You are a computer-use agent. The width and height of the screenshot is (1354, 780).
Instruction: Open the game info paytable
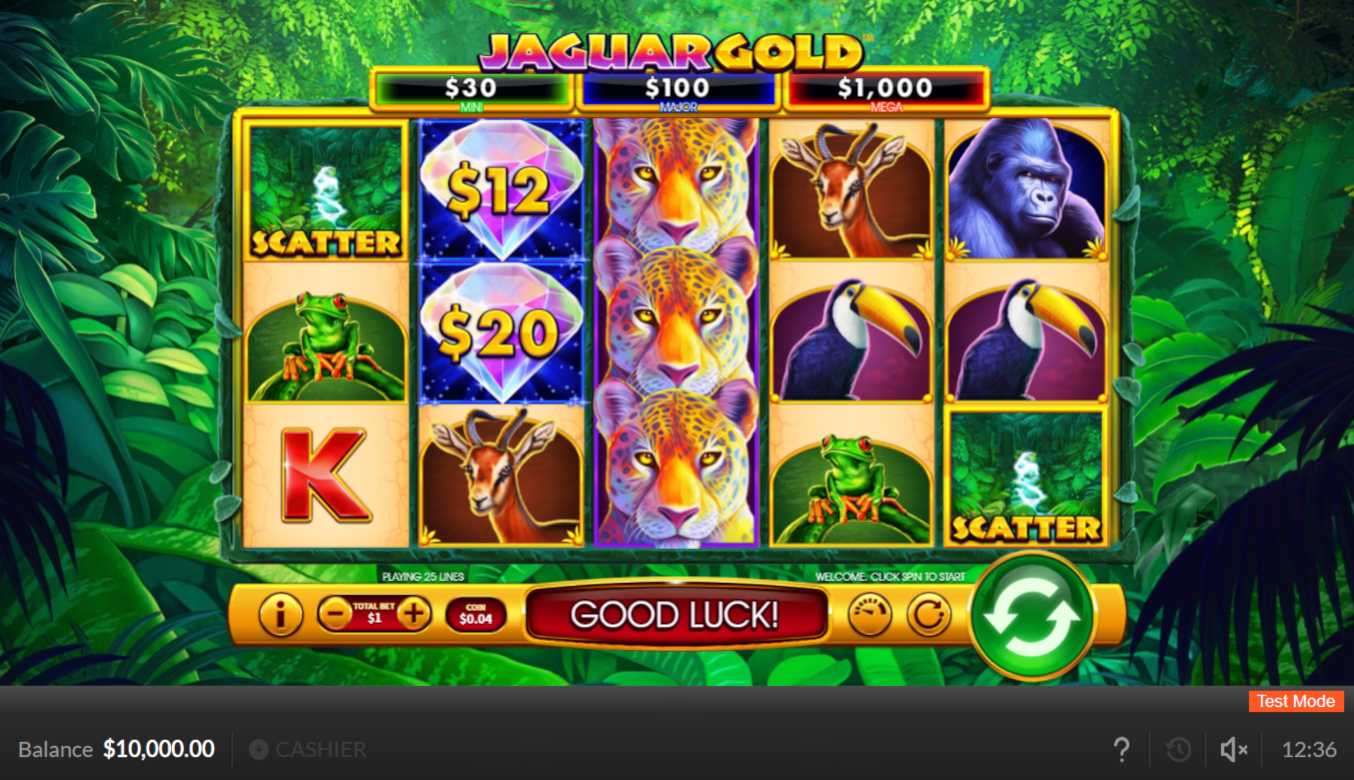click(280, 615)
